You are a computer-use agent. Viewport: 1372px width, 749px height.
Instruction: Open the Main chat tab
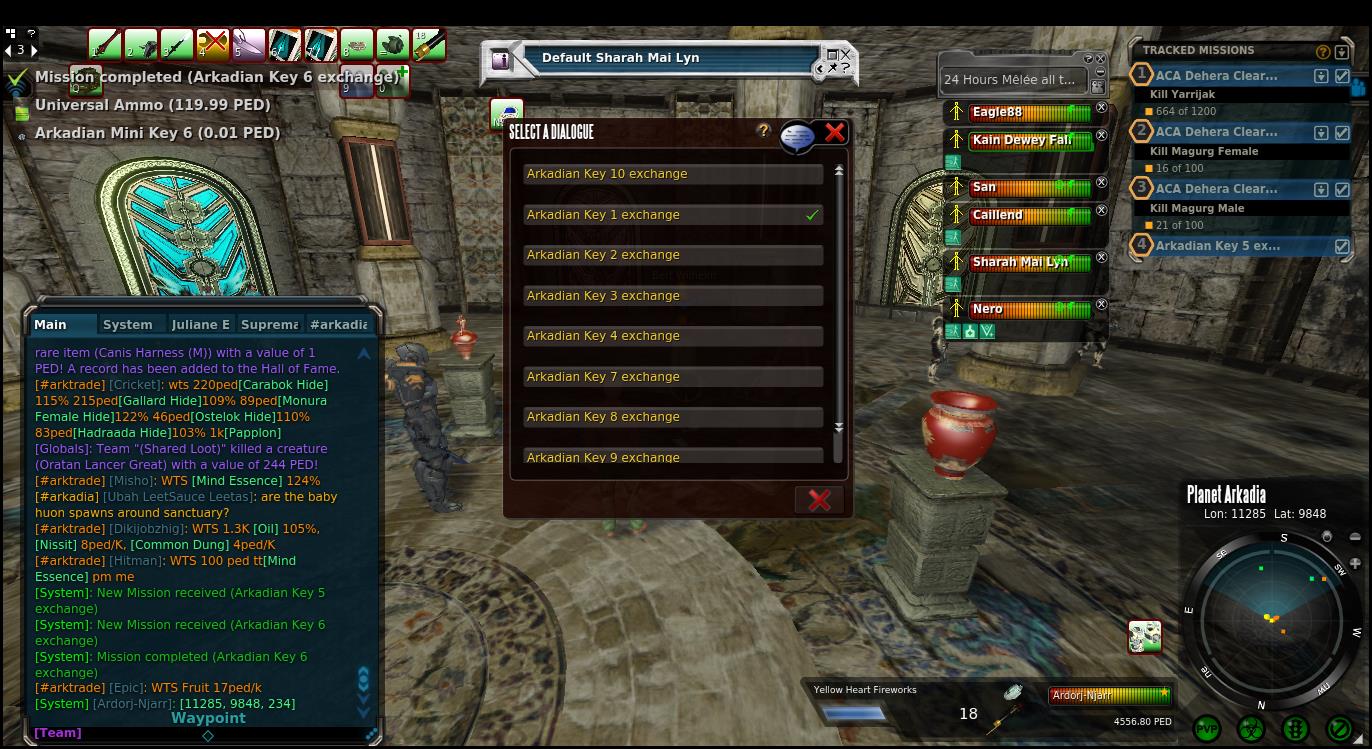50,324
